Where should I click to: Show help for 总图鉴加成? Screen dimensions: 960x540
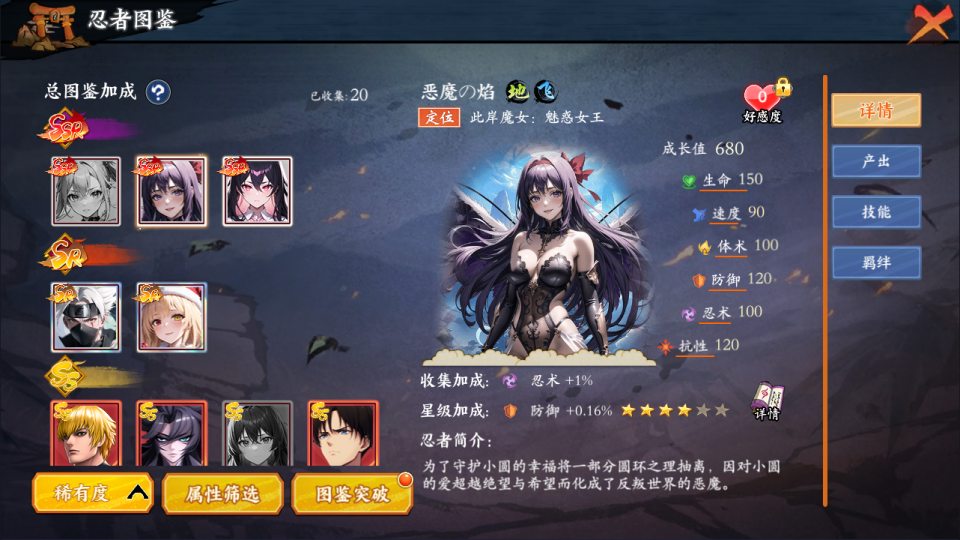[158, 93]
